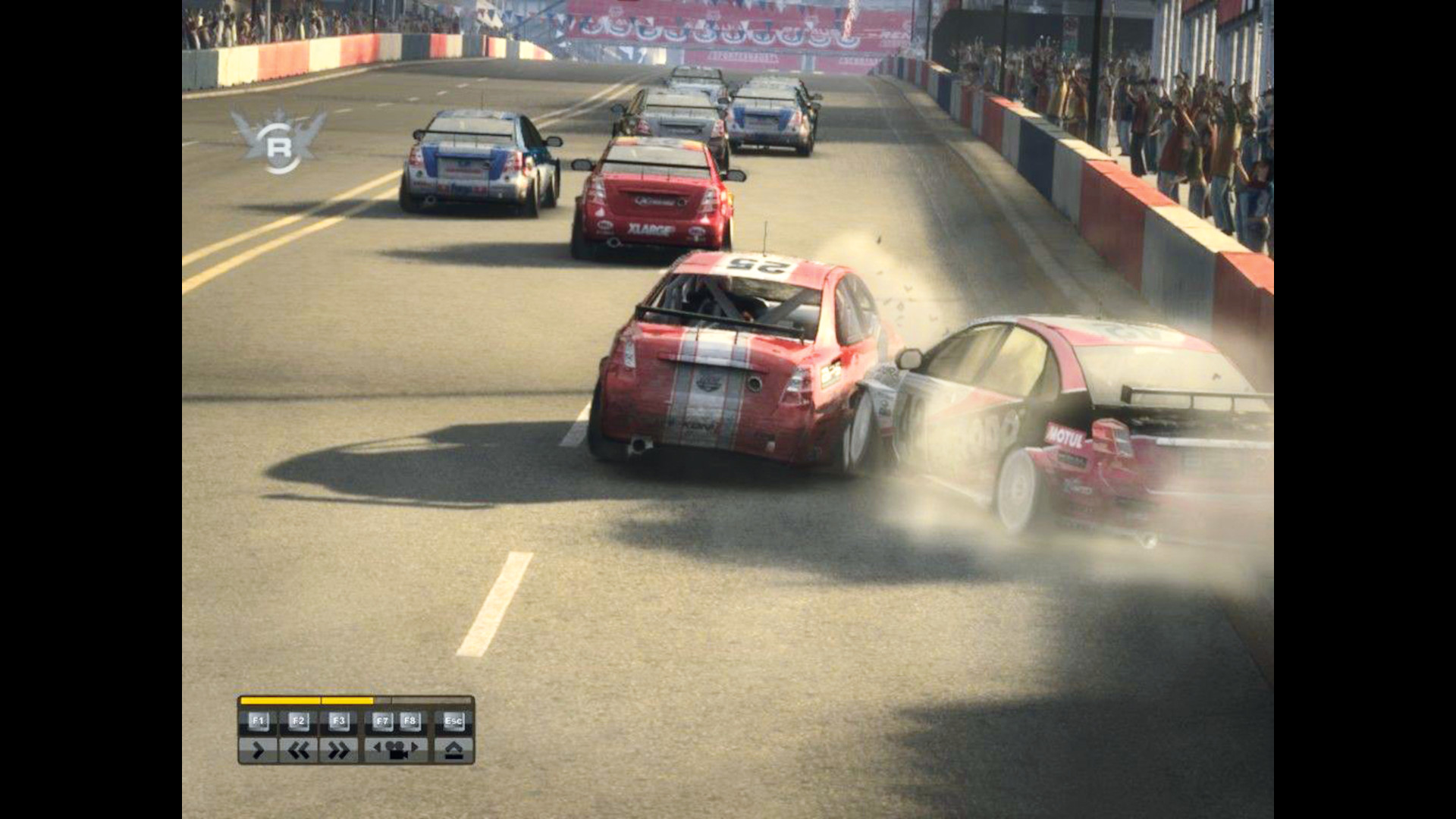The height and width of the screenshot is (819, 1456).
Task: Click the right arrow beside the camera icon
Action: (x=416, y=747)
